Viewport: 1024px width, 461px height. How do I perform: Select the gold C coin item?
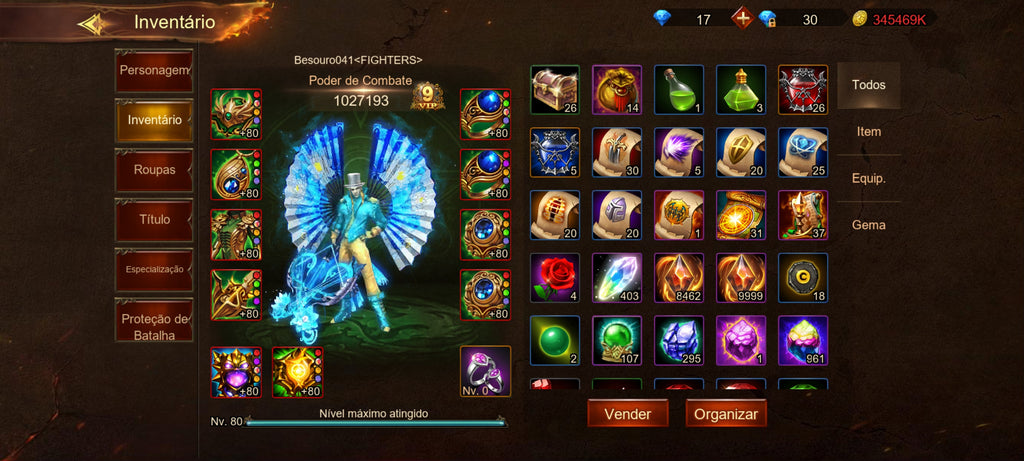[803, 278]
